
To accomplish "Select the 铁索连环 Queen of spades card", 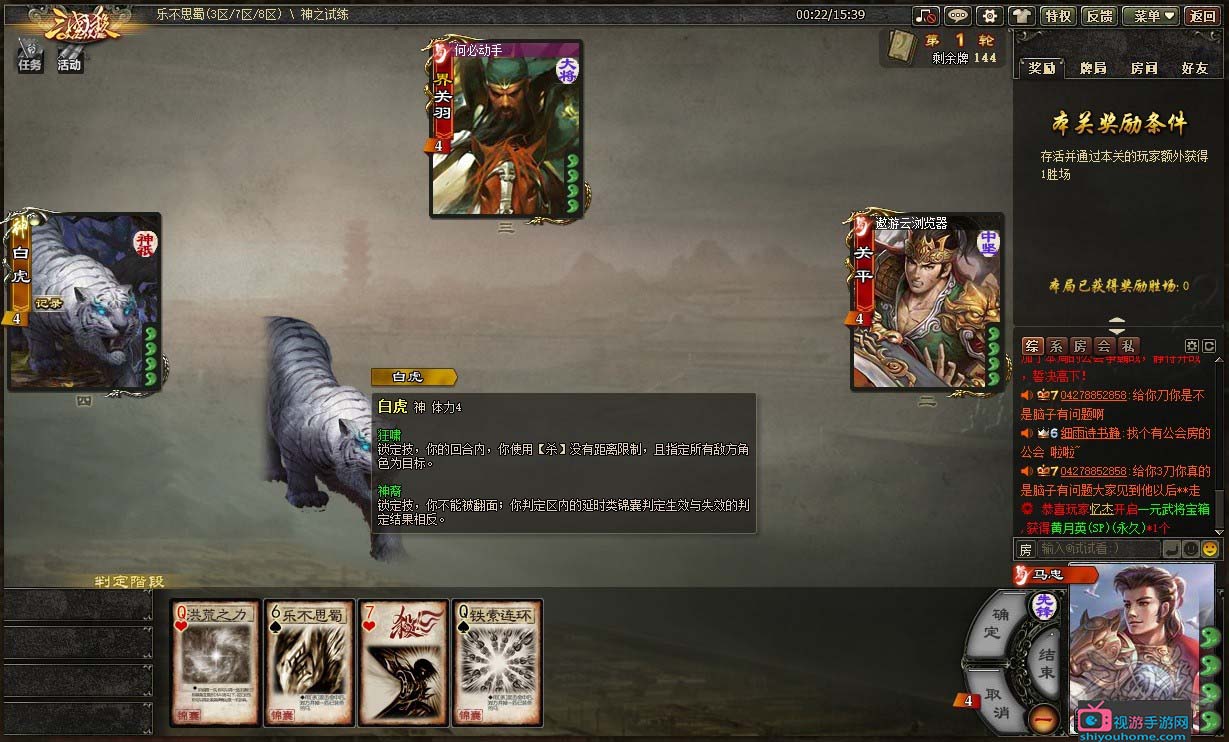I will [497, 662].
